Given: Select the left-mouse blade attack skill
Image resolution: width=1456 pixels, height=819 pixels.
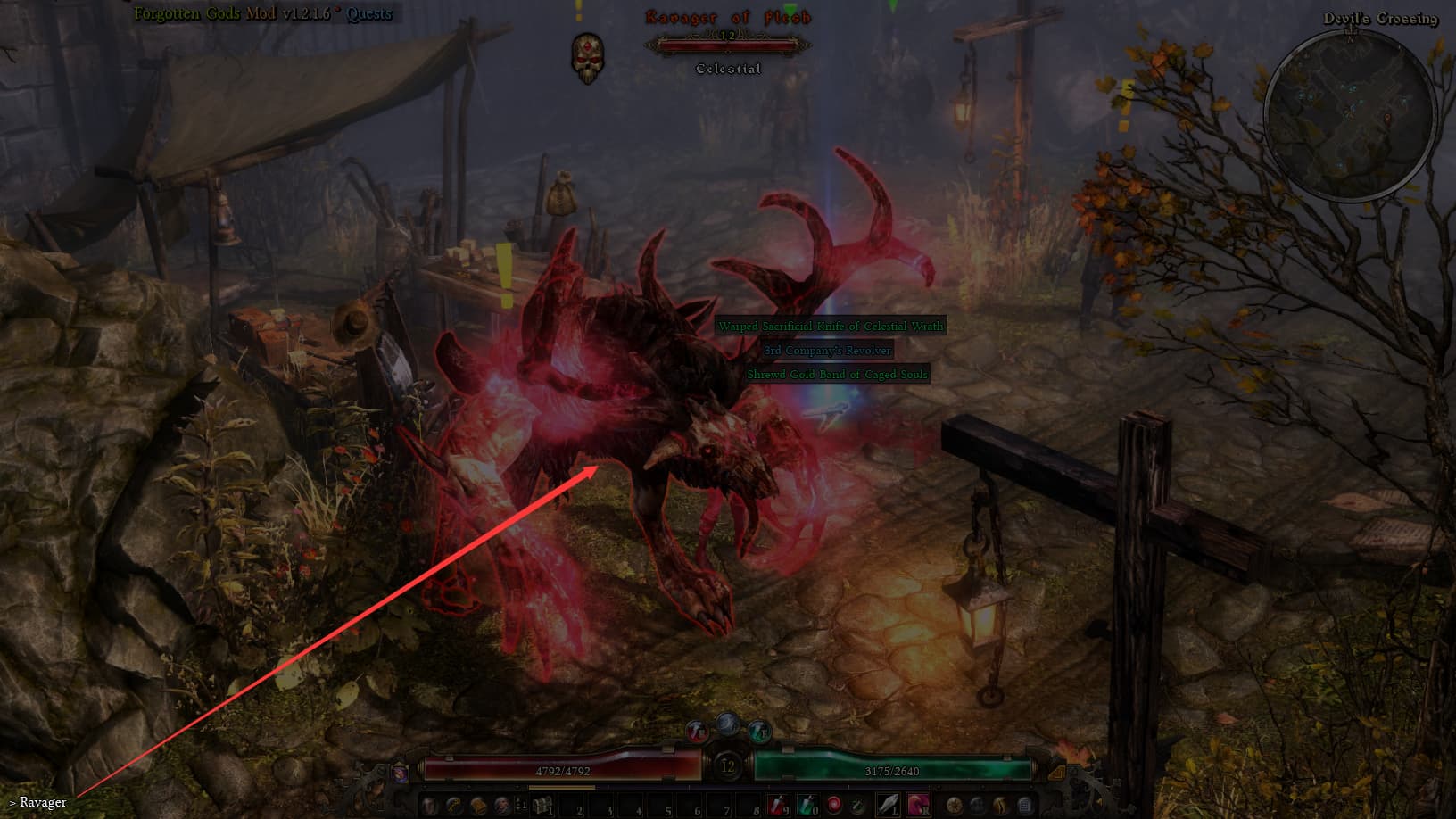Looking at the screenshot, I should [889, 806].
